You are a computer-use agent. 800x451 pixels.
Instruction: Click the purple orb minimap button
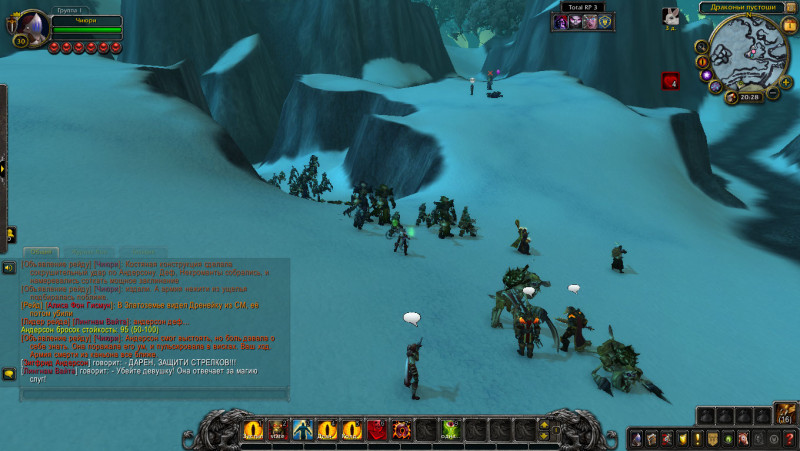pos(705,75)
